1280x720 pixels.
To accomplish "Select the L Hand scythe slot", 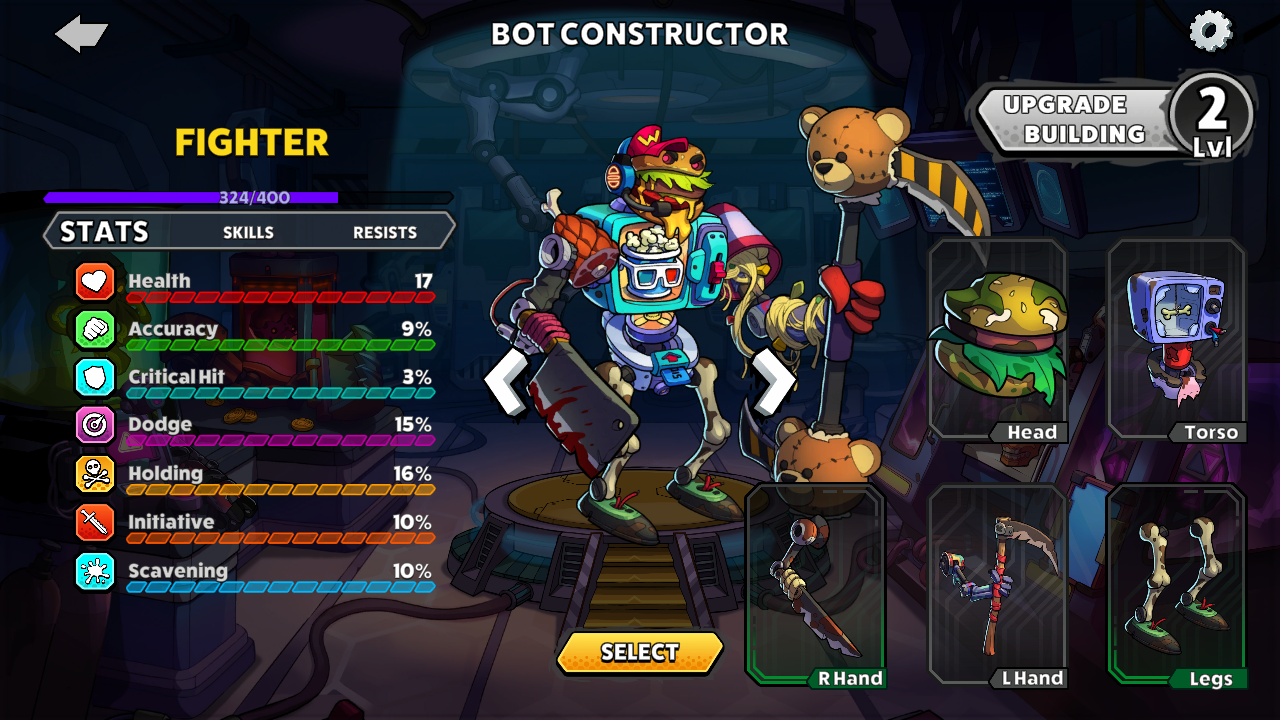I will click(x=997, y=585).
